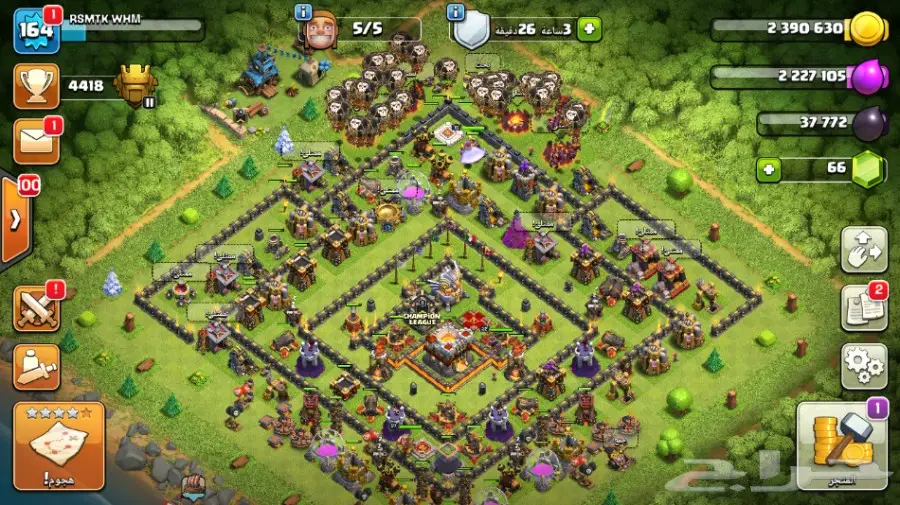The image size is (900, 505).
Task: Open the clan war crossed swords button
Action: coord(36,308)
